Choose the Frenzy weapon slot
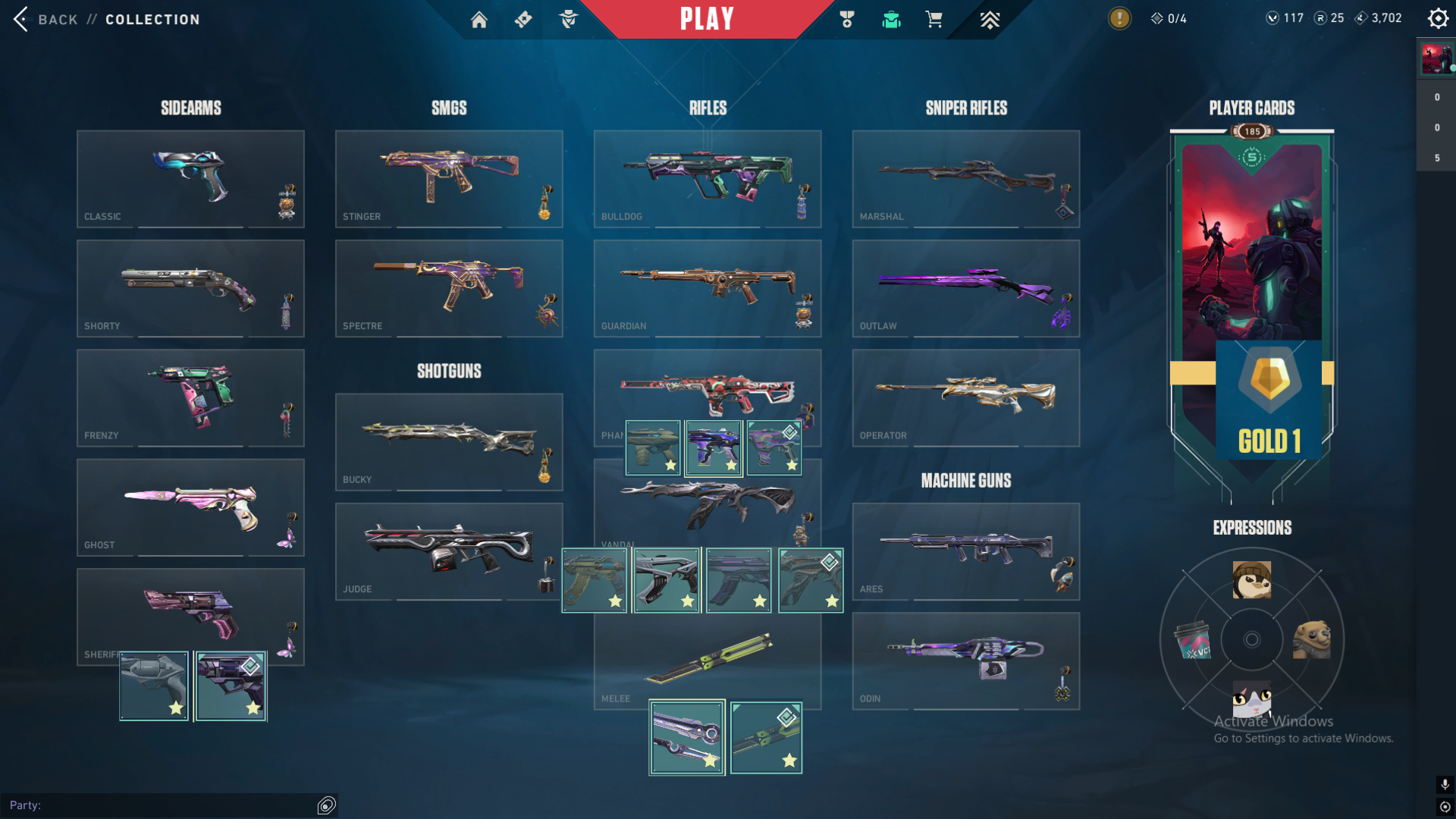This screenshot has height=819, width=1456. (x=190, y=397)
